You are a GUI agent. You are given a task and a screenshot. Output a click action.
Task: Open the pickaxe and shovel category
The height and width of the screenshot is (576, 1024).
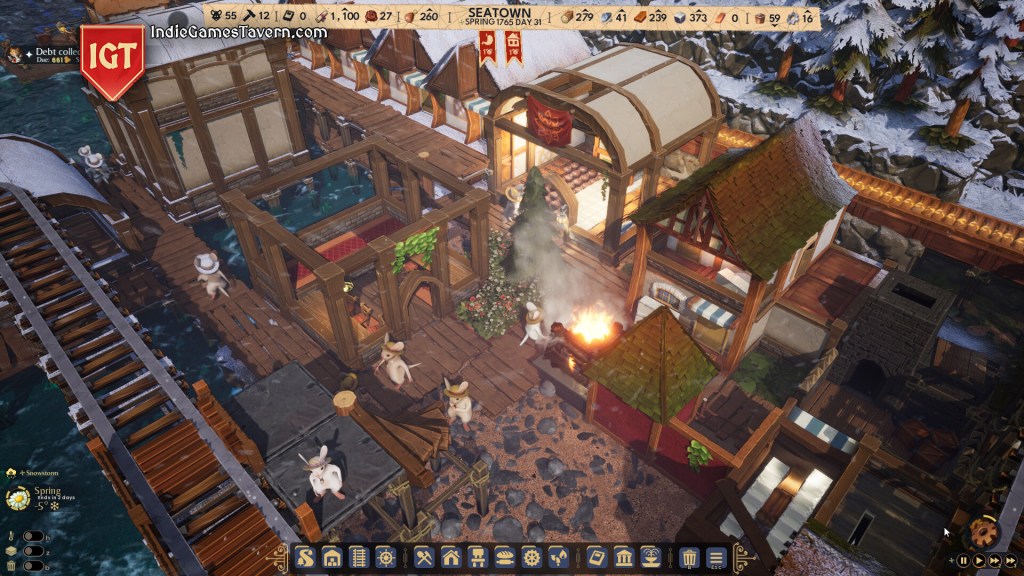click(423, 557)
